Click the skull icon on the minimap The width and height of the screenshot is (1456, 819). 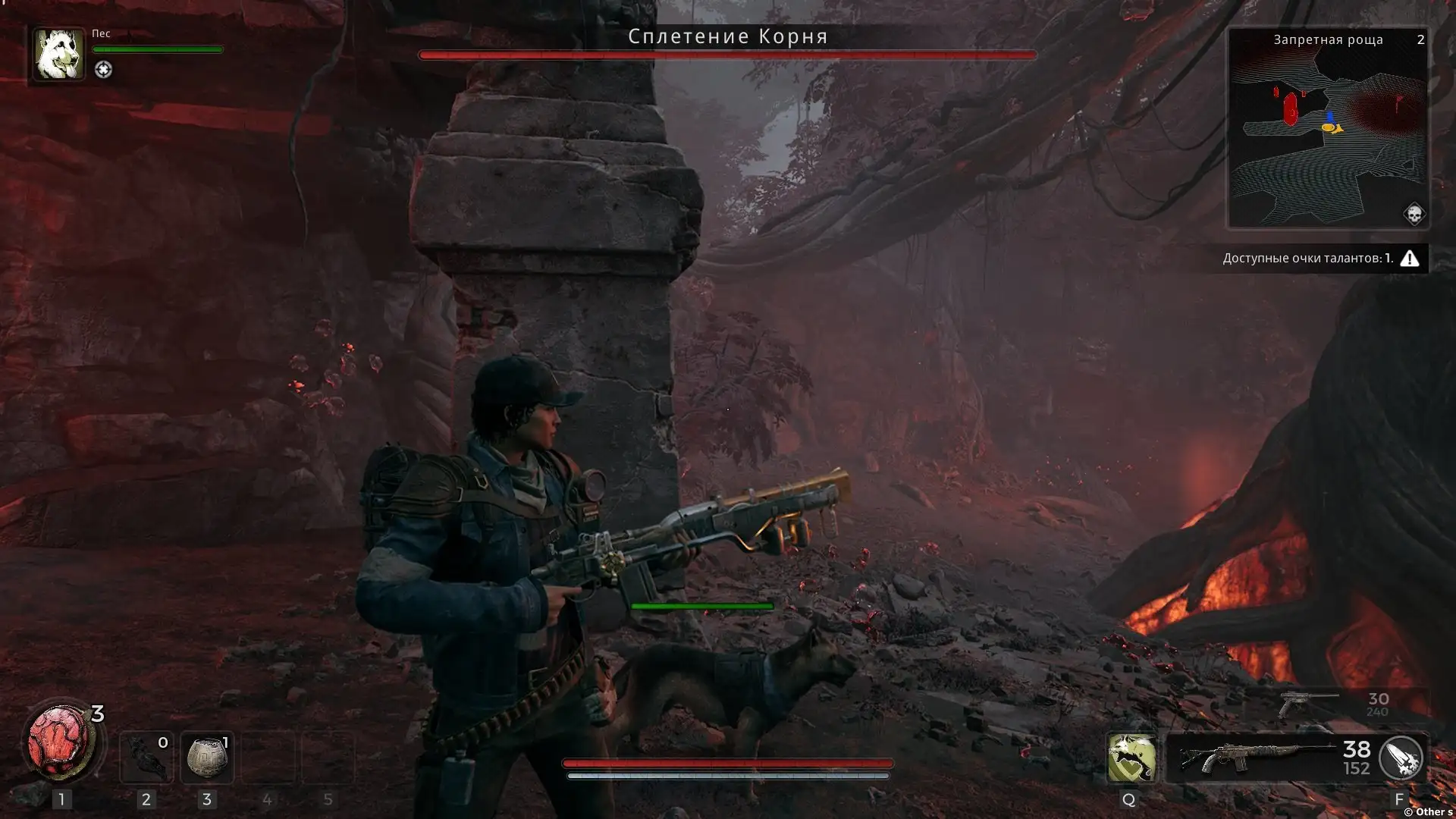click(1414, 214)
